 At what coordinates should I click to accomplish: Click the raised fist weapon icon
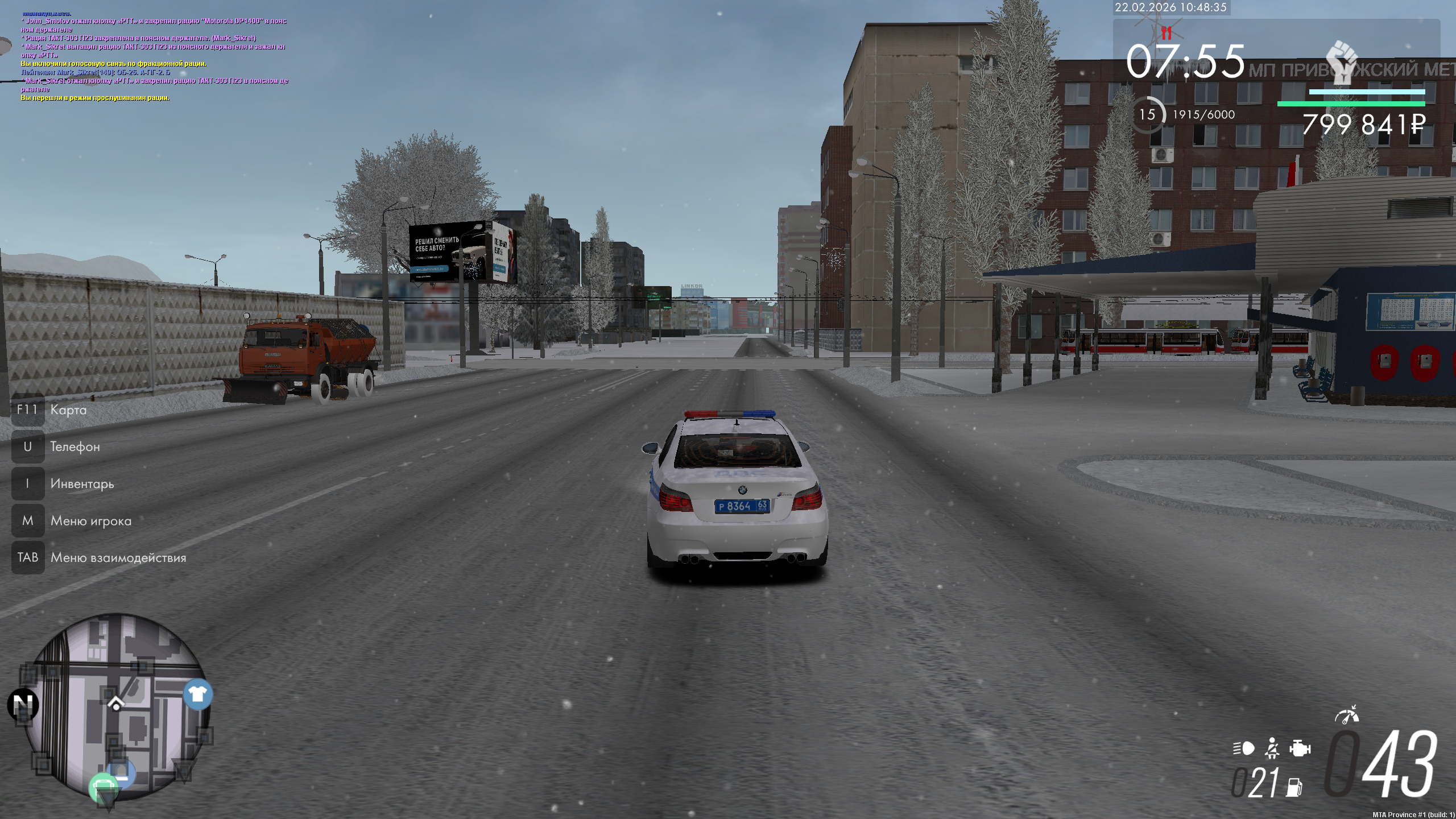click(1342, 61)
